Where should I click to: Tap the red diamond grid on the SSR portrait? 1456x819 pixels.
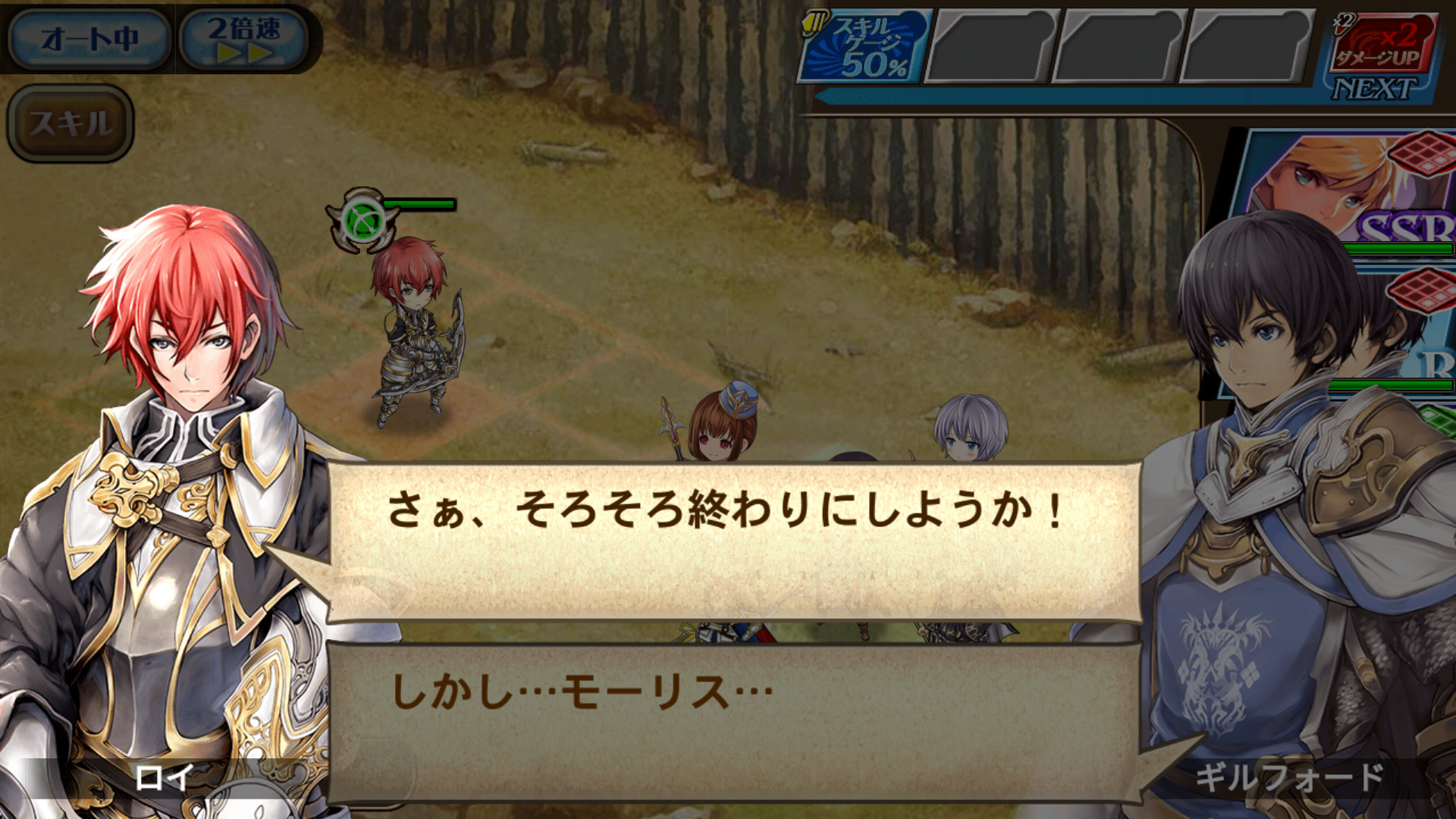pos(1424,152)
